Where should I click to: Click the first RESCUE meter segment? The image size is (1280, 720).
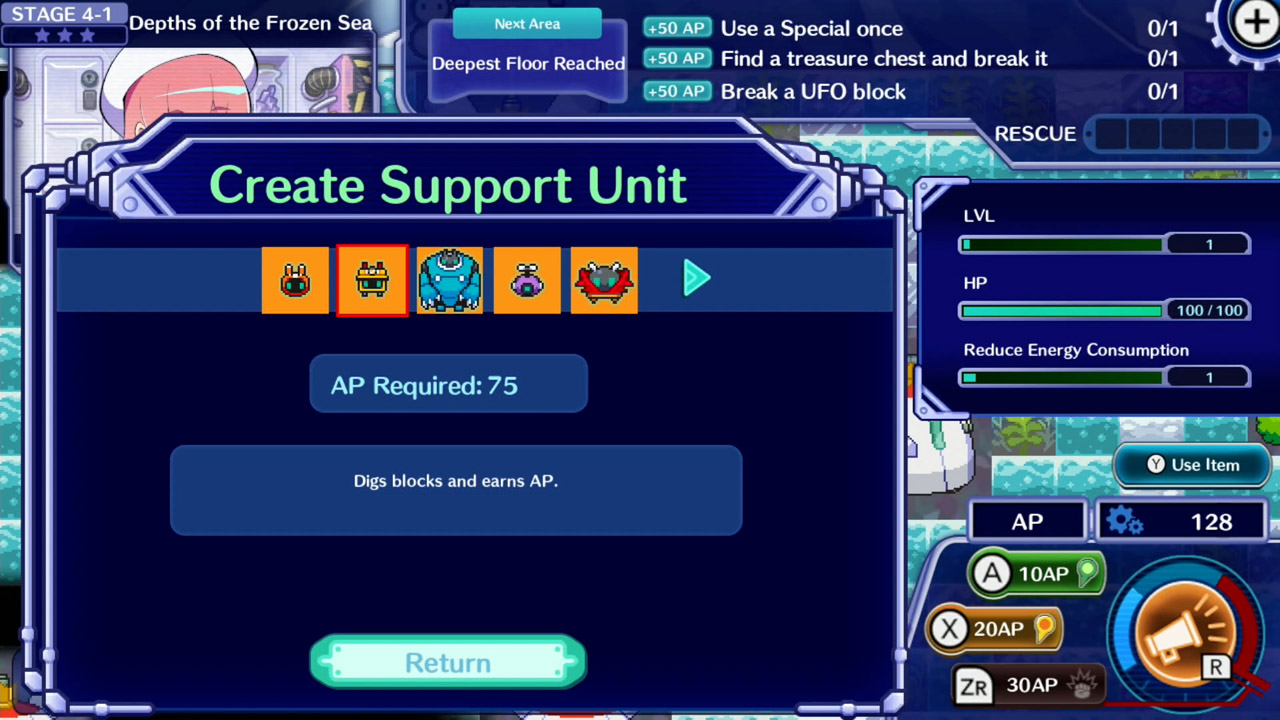point(1112,133)
